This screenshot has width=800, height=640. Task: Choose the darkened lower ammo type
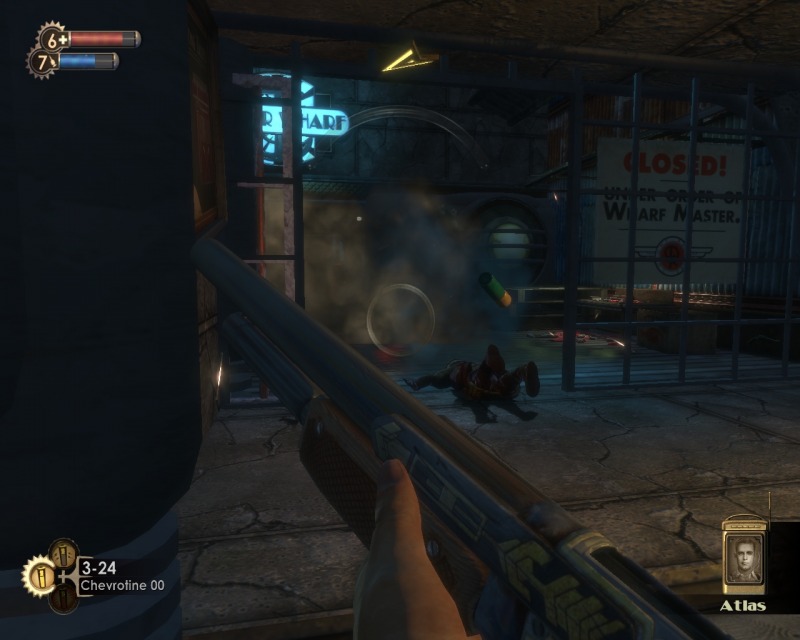coord(63,598)
